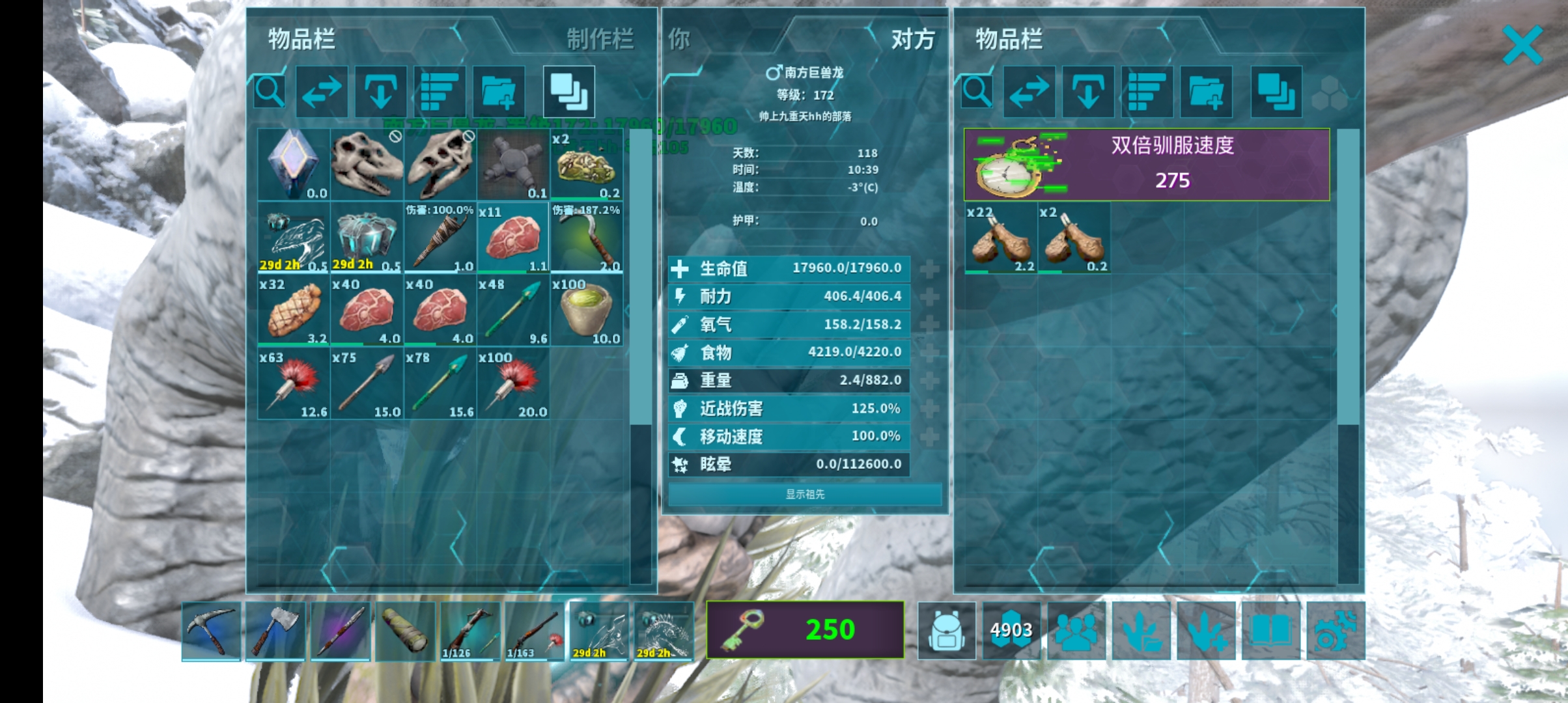Select the x11 raw meat stack
This screenshot has width=1568, height=703.
pos(513,238)
